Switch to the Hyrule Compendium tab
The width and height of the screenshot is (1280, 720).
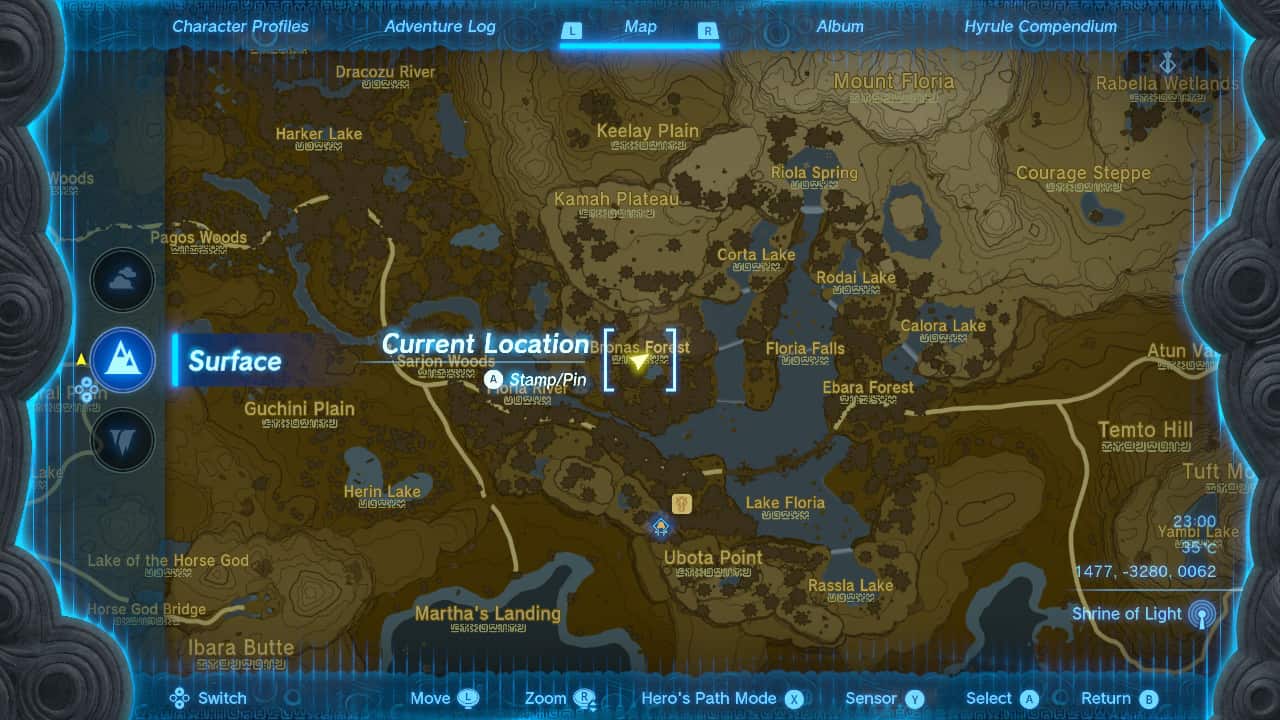tap(1040, 27)
